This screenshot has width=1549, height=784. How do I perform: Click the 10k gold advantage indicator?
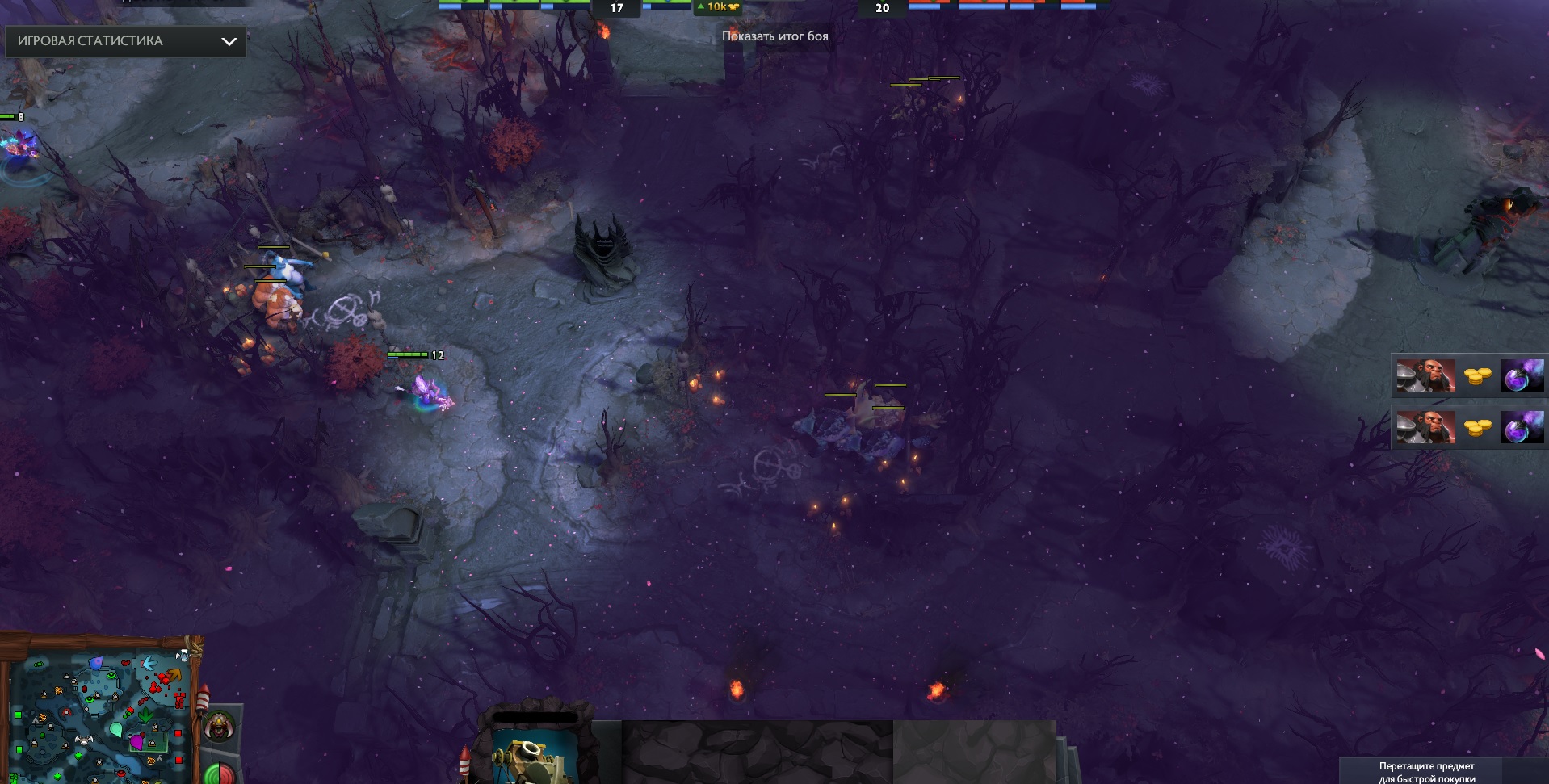coord(717,7)
